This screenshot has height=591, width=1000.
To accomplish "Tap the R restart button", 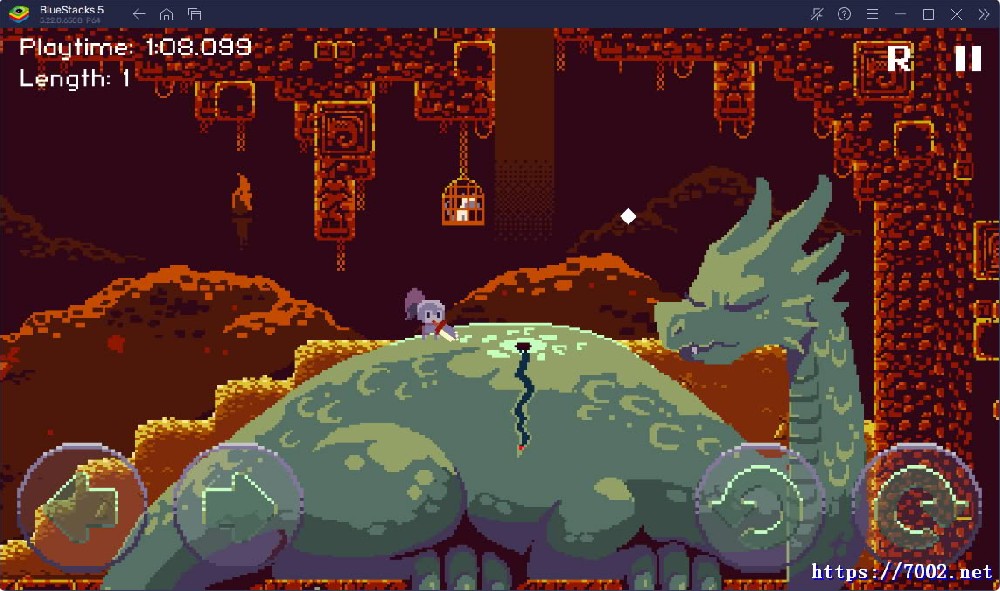I will click(899, 59).
